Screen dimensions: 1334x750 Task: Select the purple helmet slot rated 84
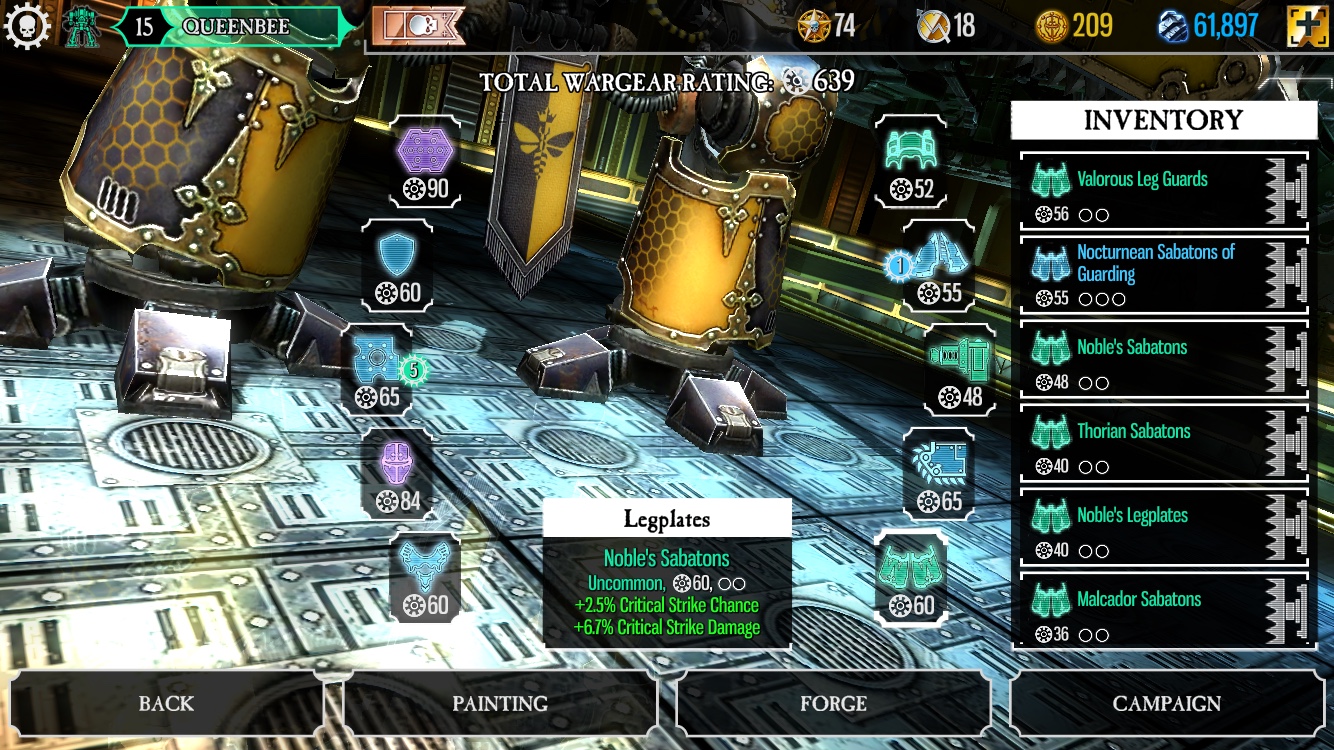tap(397, 476)
